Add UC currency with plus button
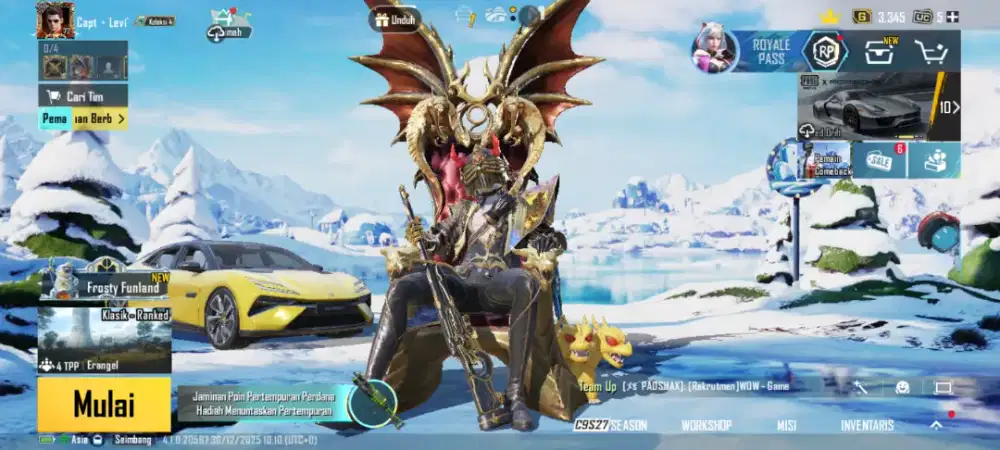The image size is (1000, 450). coord(952,16)
